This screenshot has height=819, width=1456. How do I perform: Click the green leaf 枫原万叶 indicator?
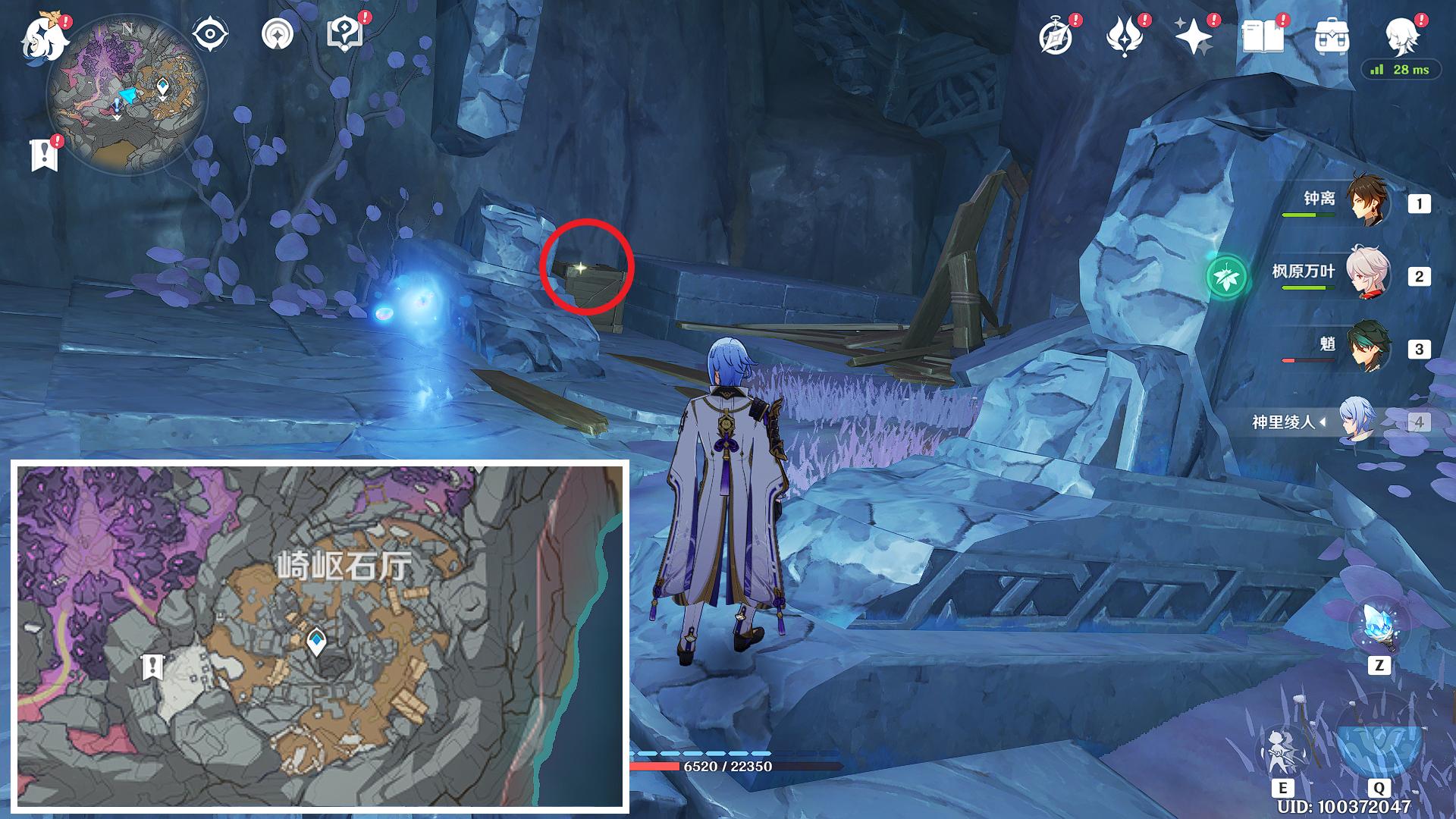1226,275
